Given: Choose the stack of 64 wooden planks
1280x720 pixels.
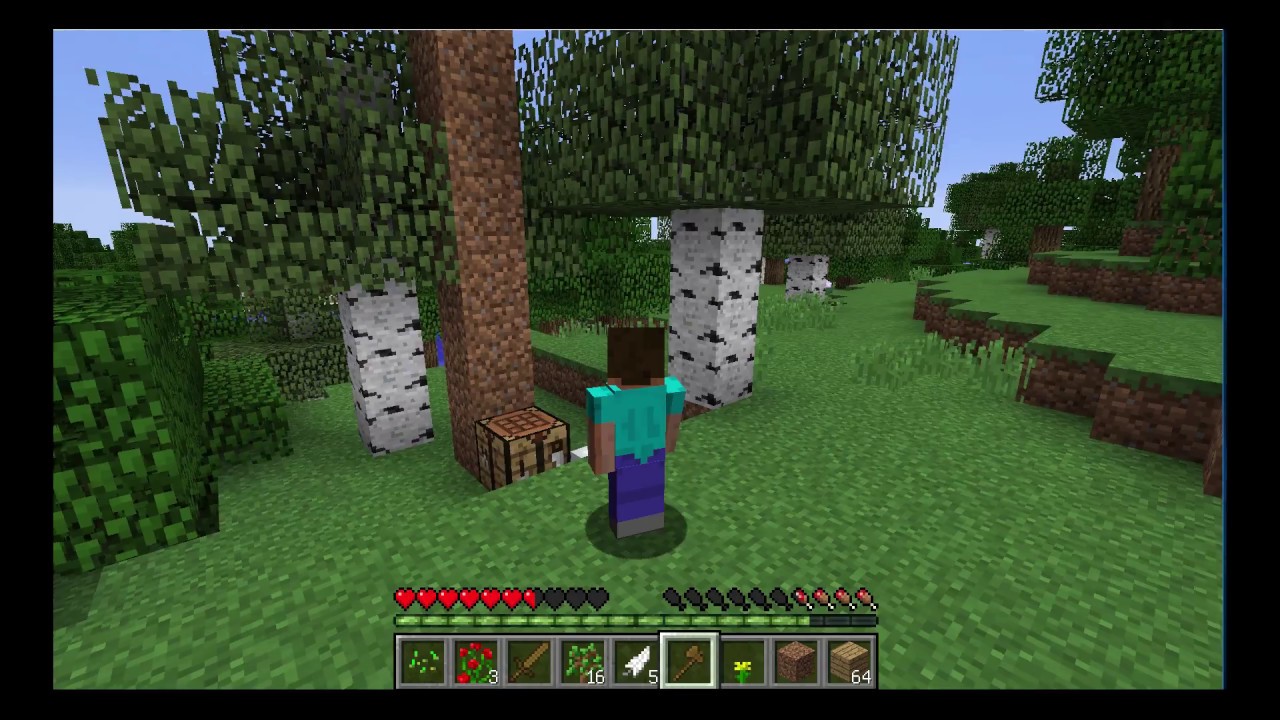Looking at the screenshot, I should [x=850, y=663].
